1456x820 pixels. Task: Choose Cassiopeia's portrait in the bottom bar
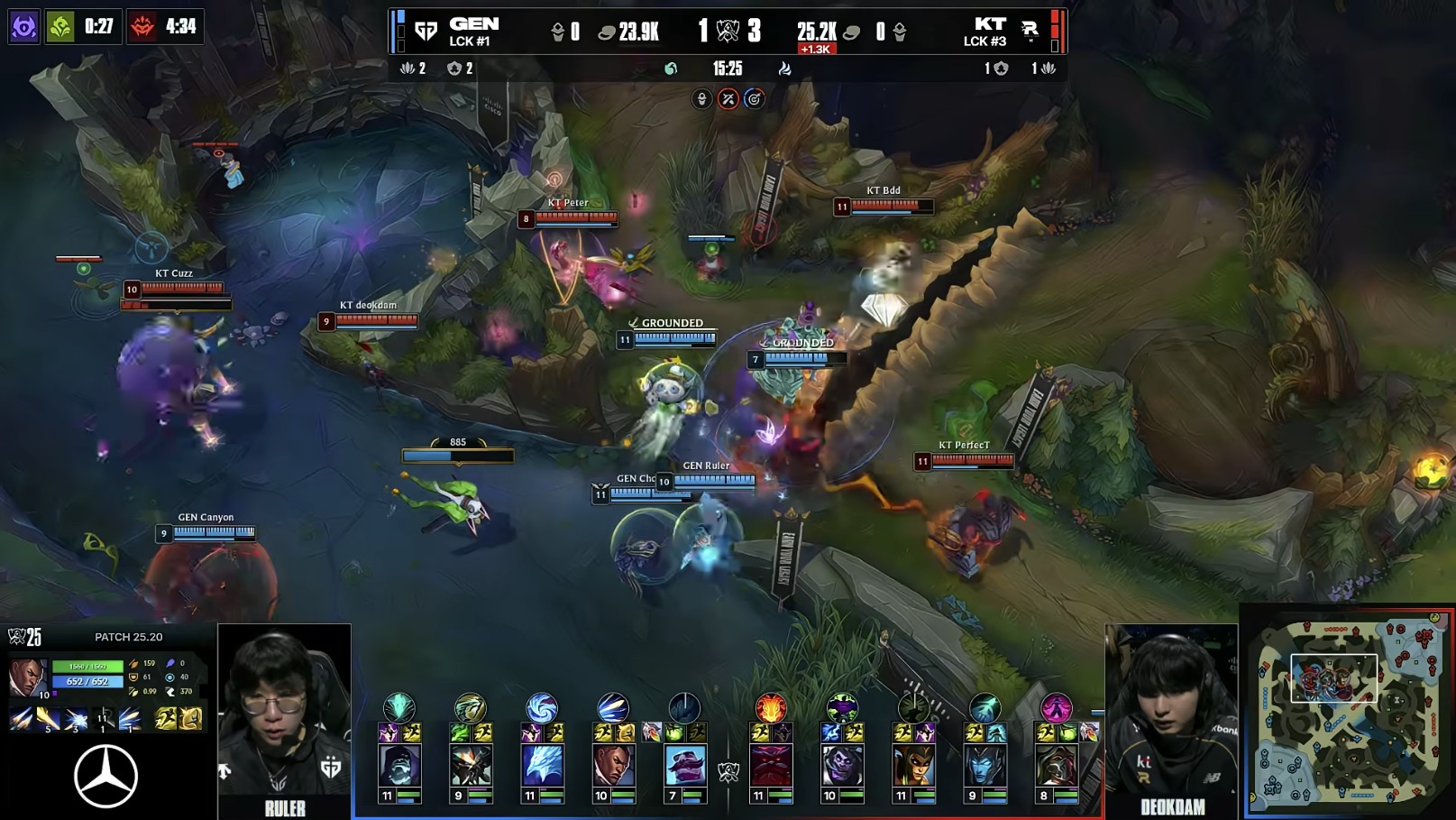pos(913,765)
